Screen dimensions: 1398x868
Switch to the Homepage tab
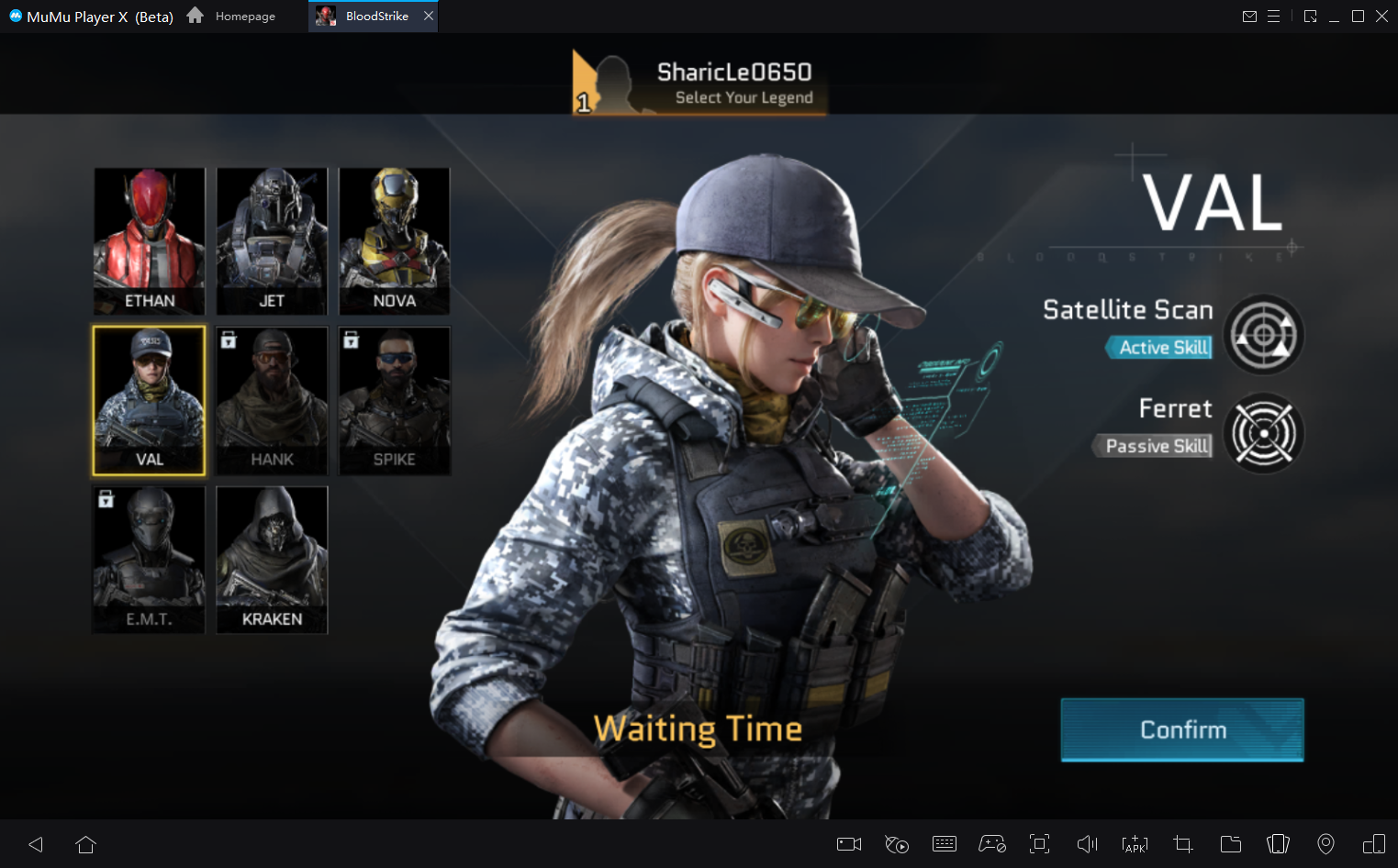click(x=232, y=16)
